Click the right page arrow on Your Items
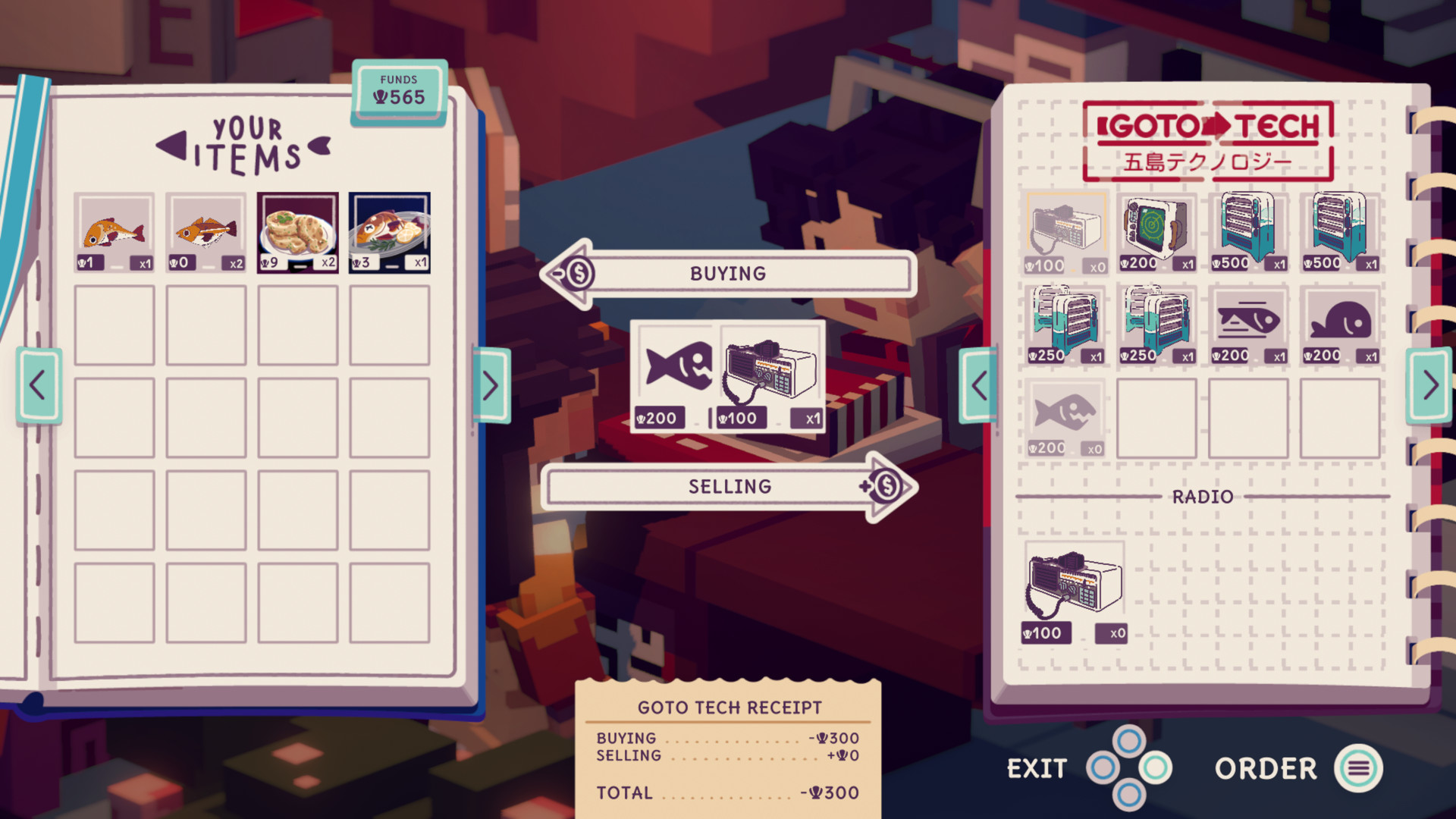The image size is (1456, 819). [490, 385]
